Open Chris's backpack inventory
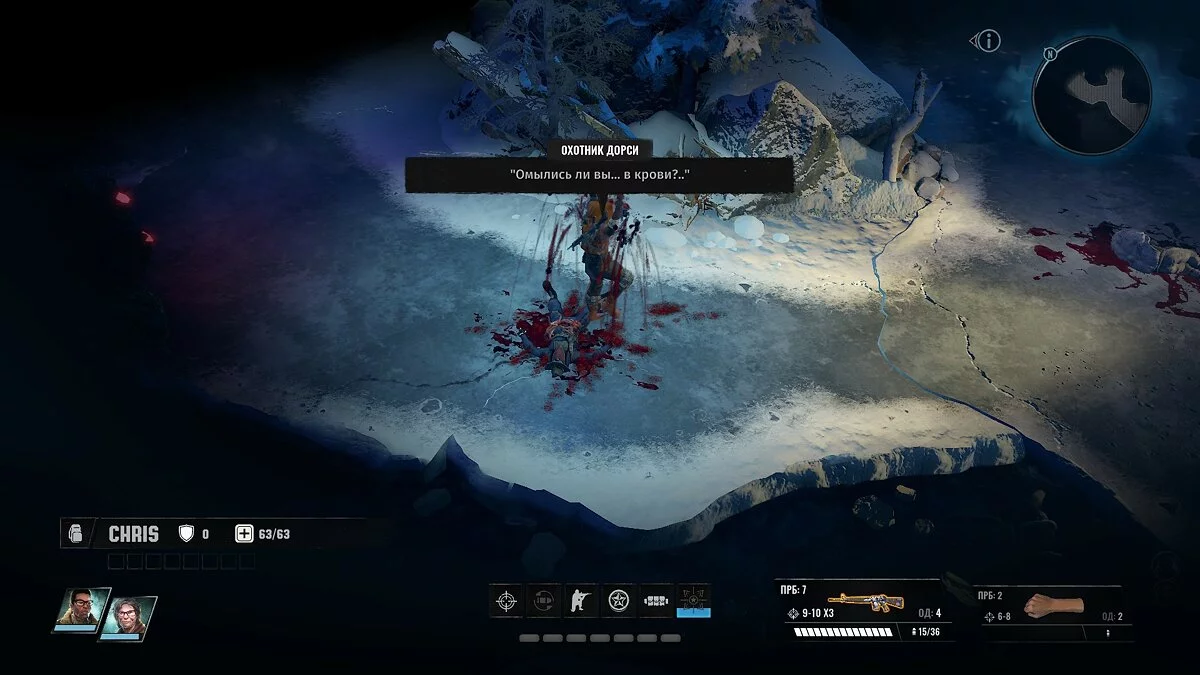 pos(73,534)
